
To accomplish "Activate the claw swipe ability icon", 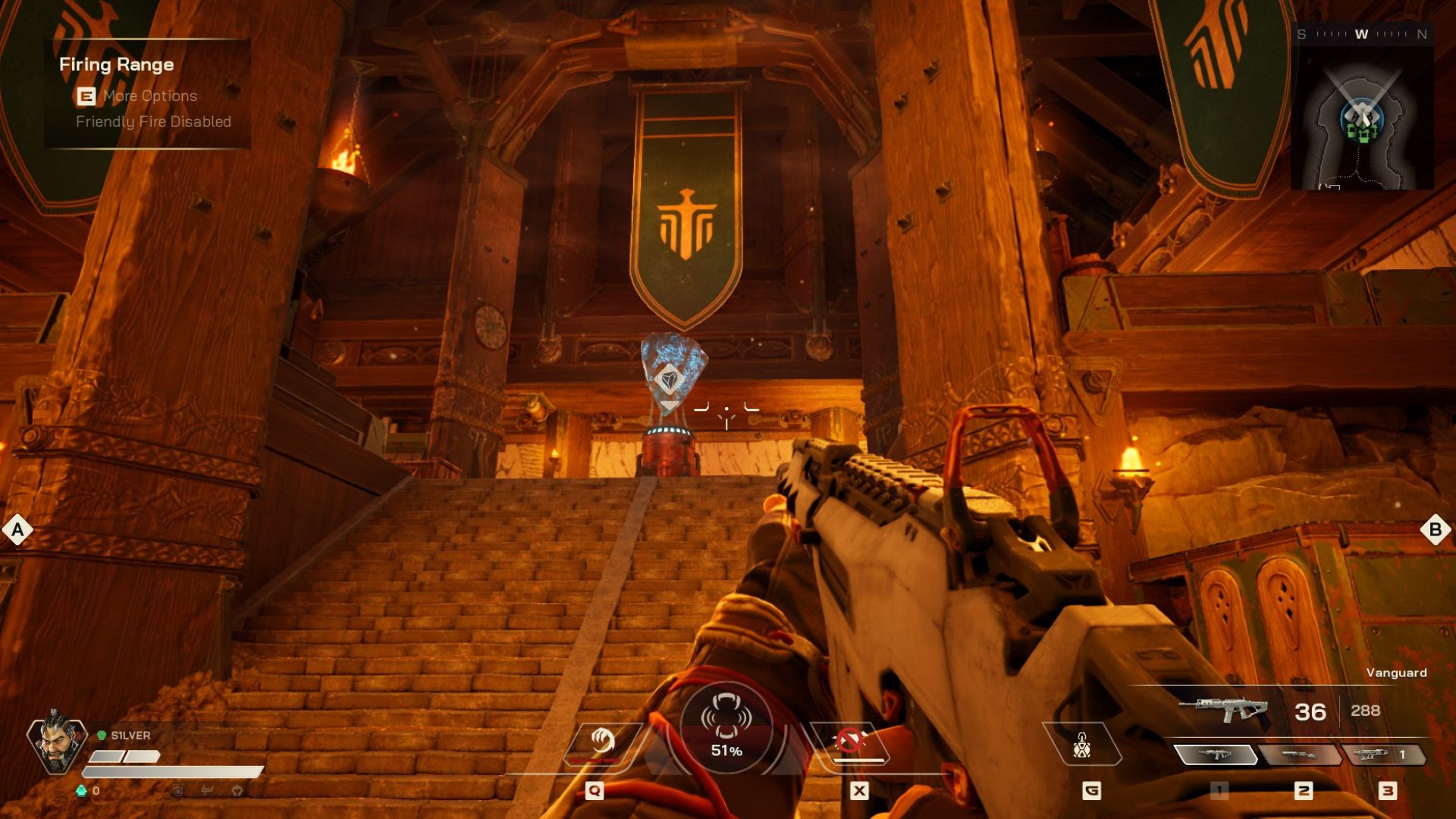I will [x=602, y=741].
